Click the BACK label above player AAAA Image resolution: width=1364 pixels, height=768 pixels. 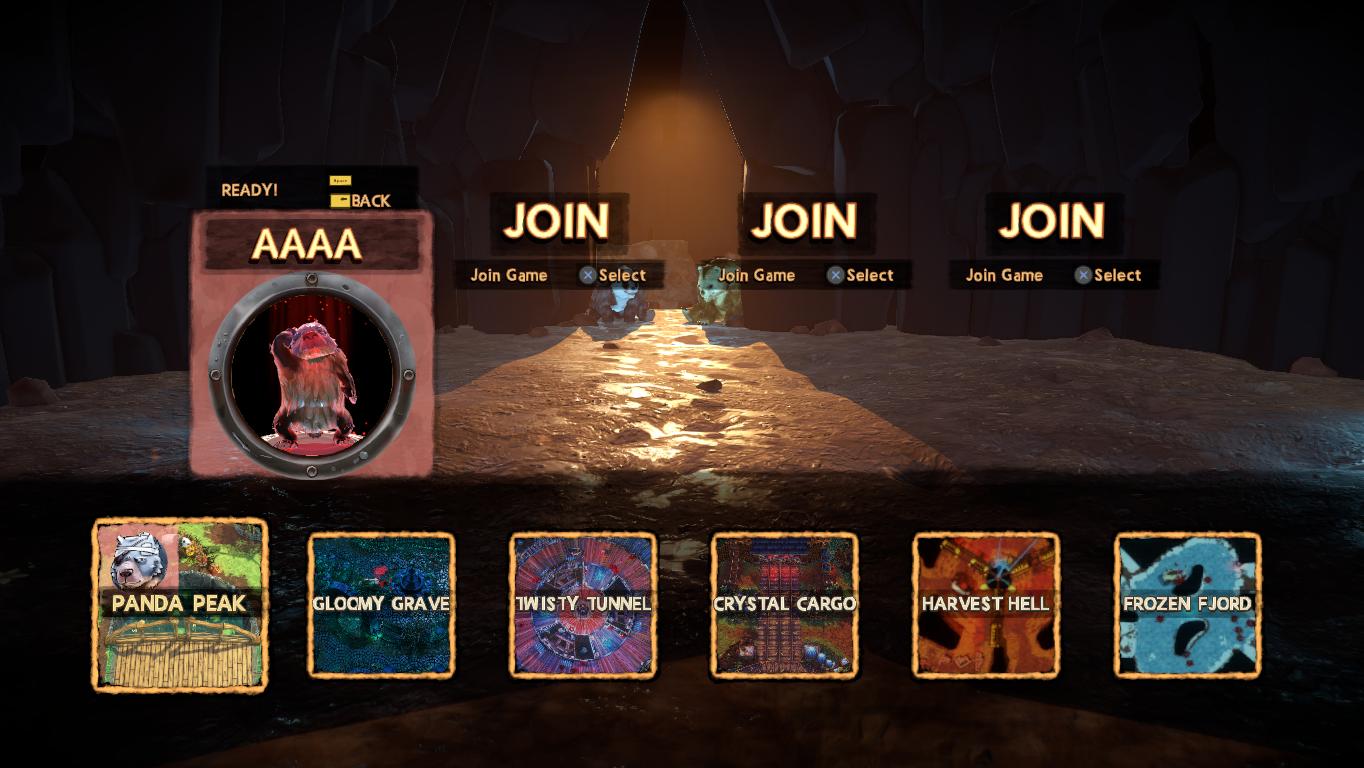(369, 201)
